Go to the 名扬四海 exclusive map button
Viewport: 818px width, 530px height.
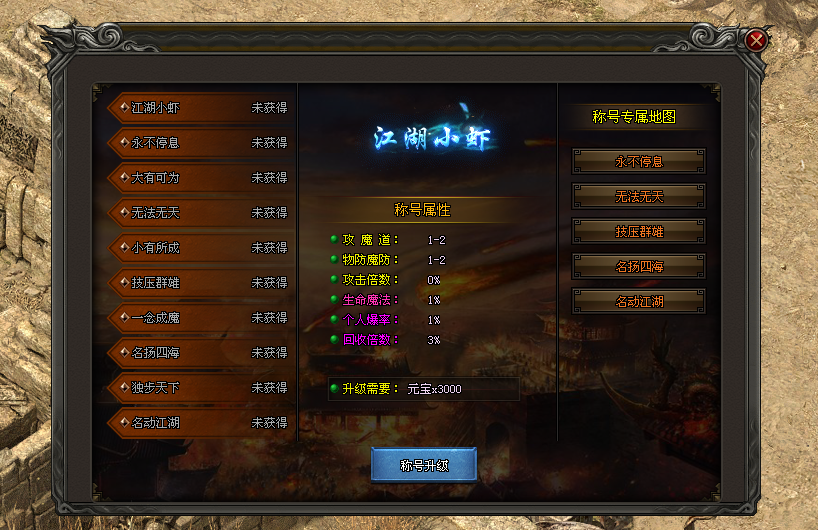tap(639, 266)
